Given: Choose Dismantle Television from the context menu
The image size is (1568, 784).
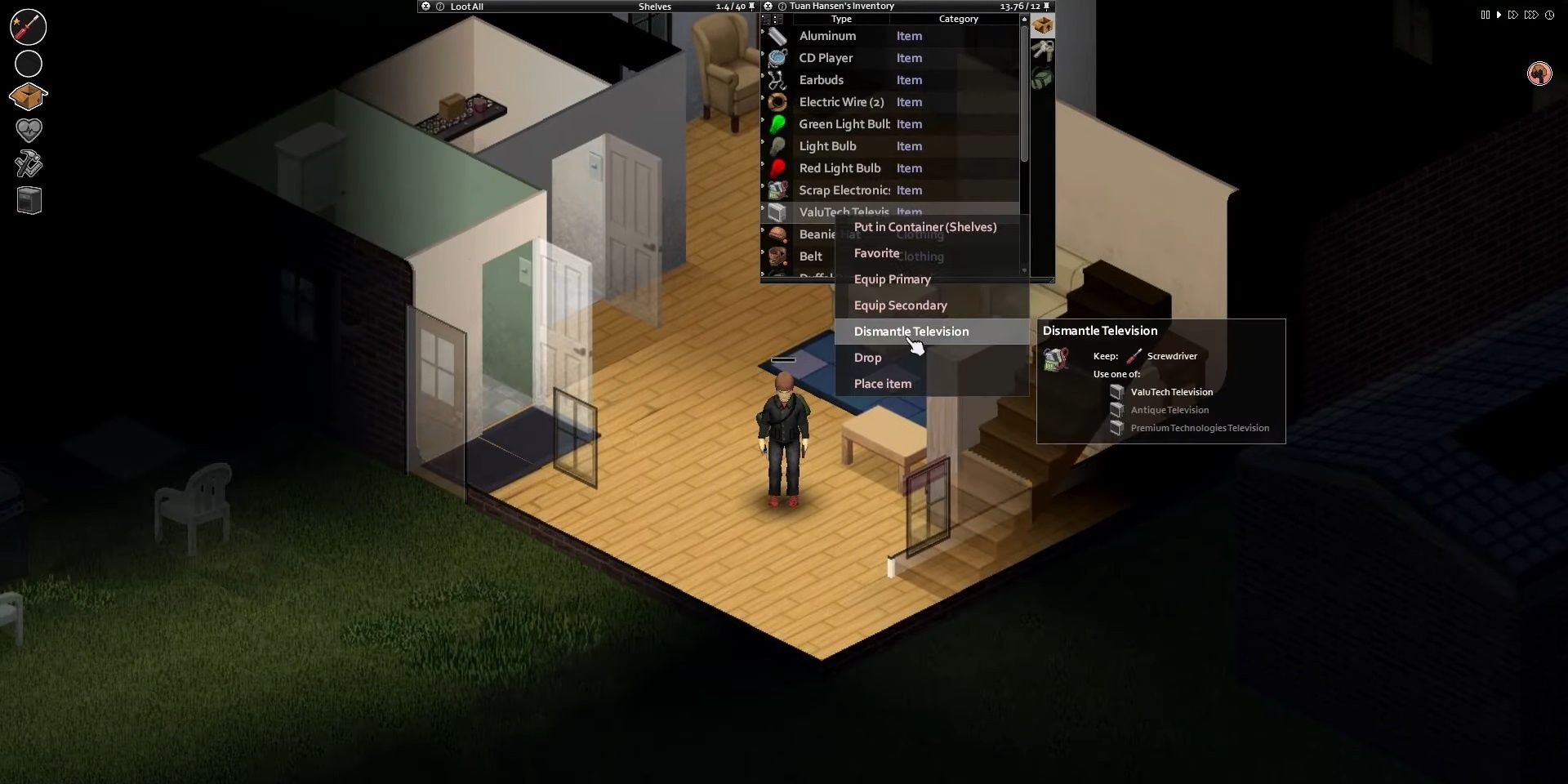Looking at the screenshot, I should 910,332.
